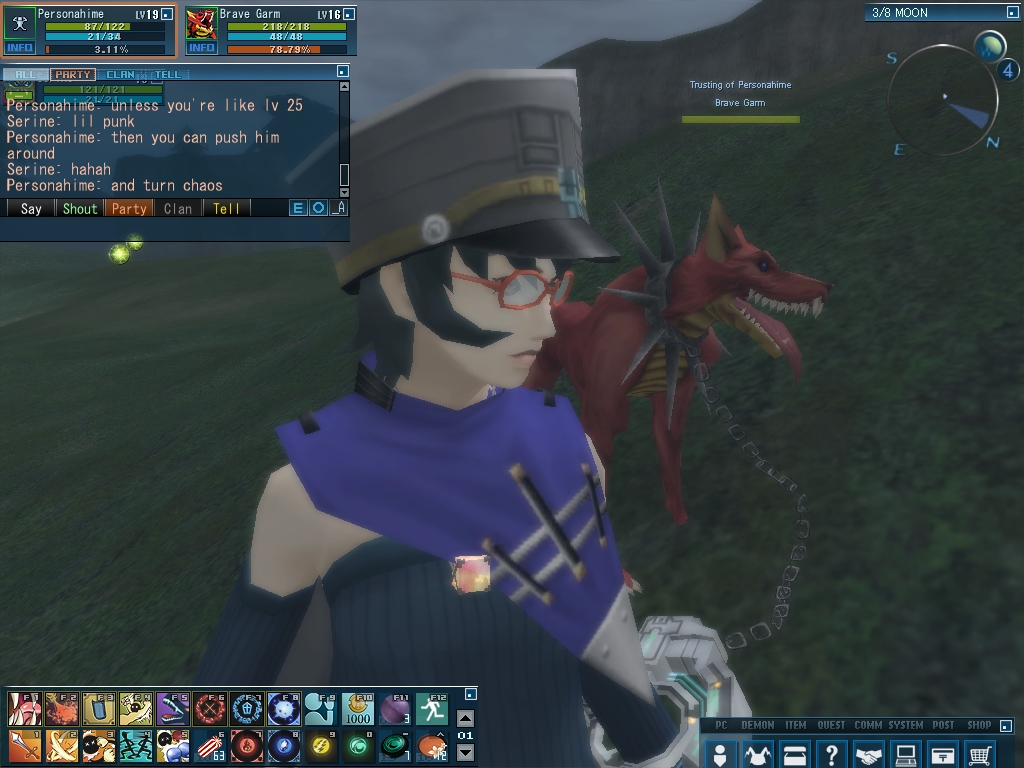Activate the sword attack skill in slot 1
Image resolution: width=1024 pixels, height=768 pixels.
[x=24, y=746]
